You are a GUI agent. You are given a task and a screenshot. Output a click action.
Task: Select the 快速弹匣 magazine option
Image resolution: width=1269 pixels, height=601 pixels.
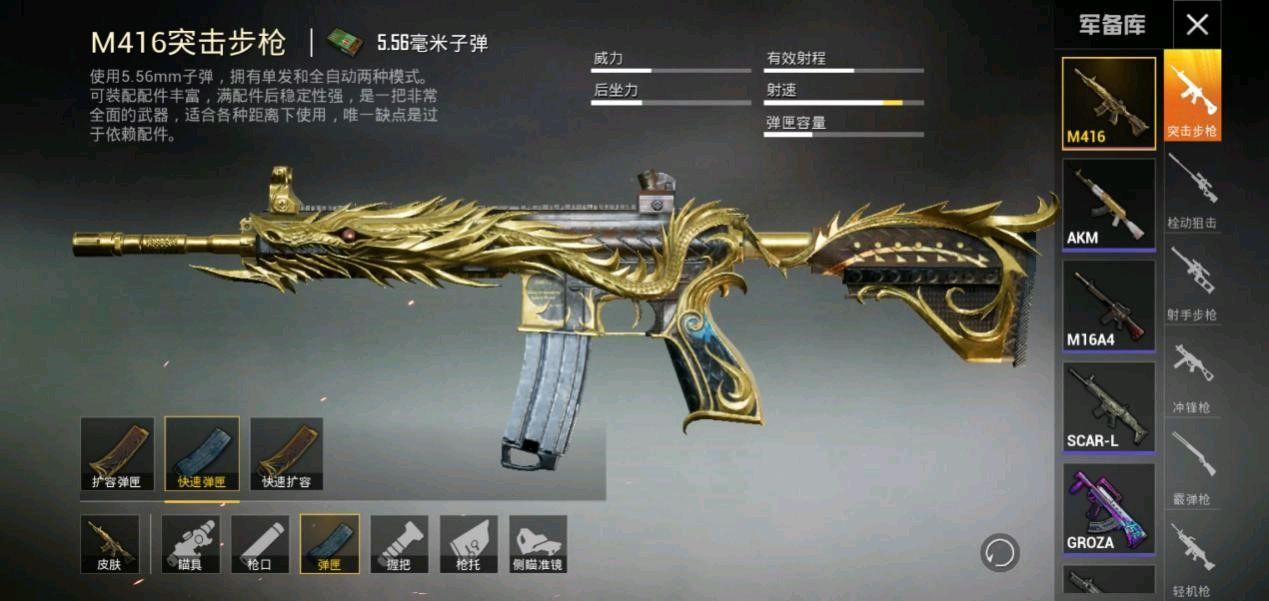click(x=202, y=454)
